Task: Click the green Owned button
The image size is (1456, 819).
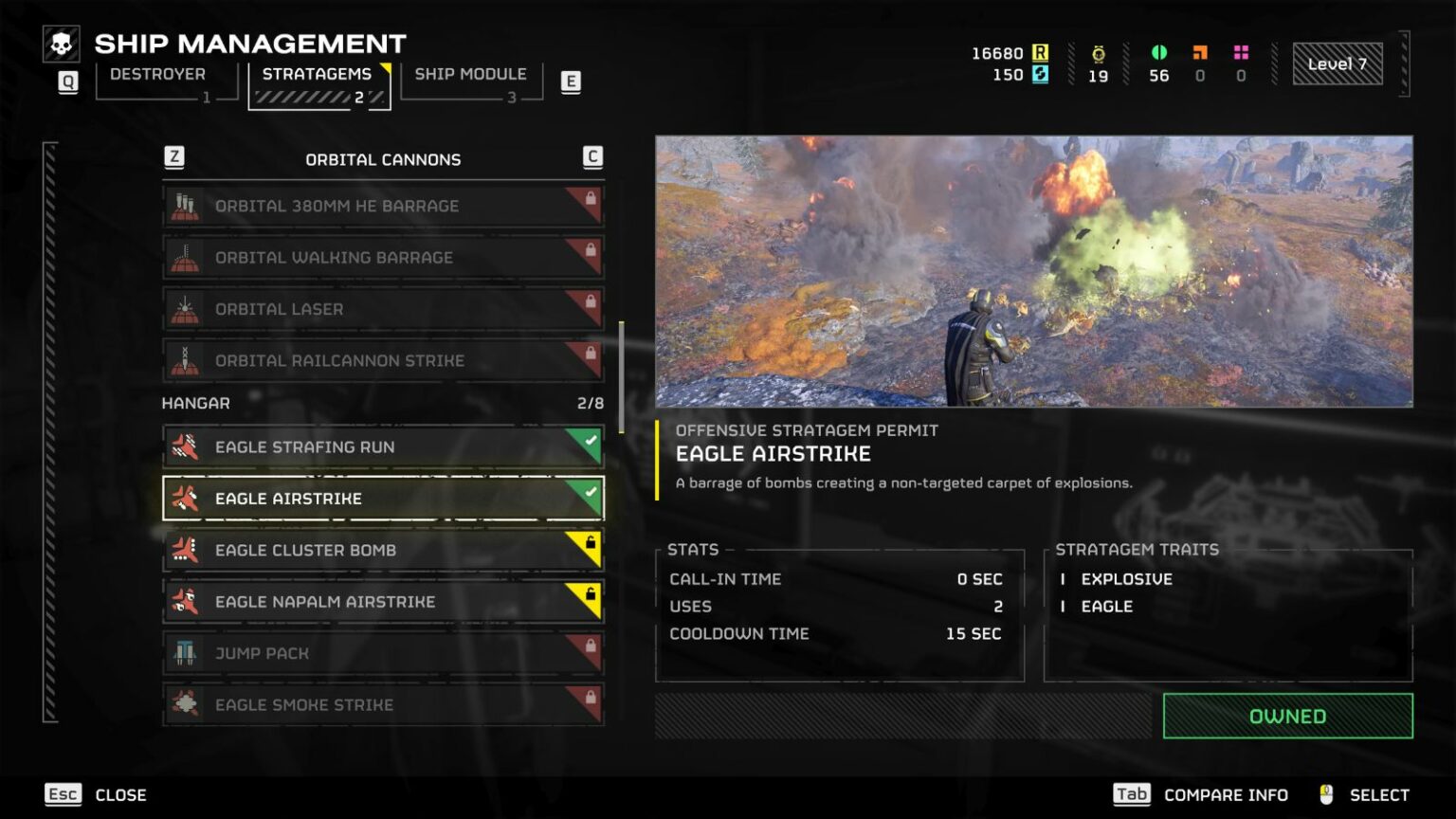Action: [x=1287, y=716]
